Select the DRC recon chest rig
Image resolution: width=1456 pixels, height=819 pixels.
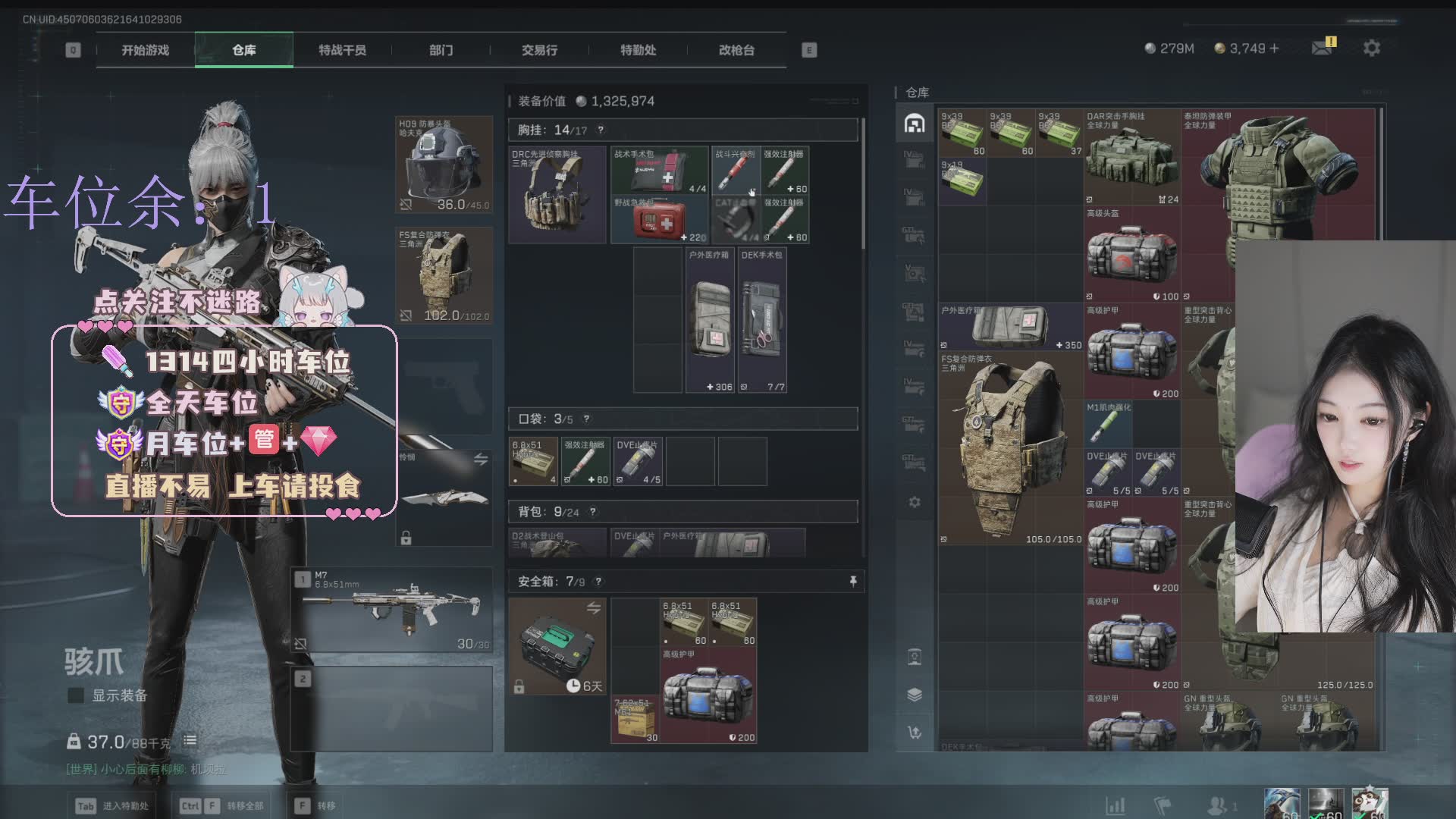pos(557,195)
